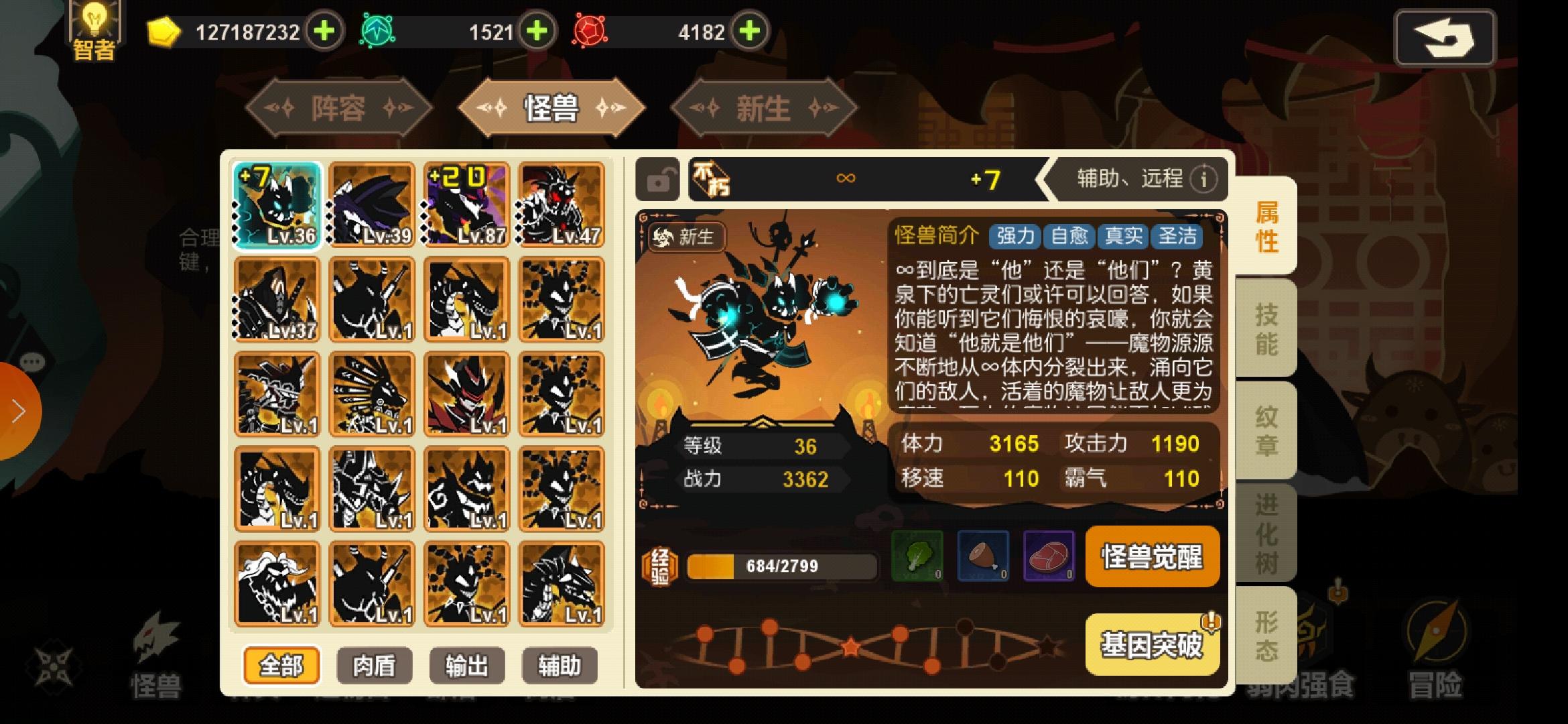This screenshot has height=724, width=1568.
Task: Switch to the 阵容 lineup tab
Action: 338,107
